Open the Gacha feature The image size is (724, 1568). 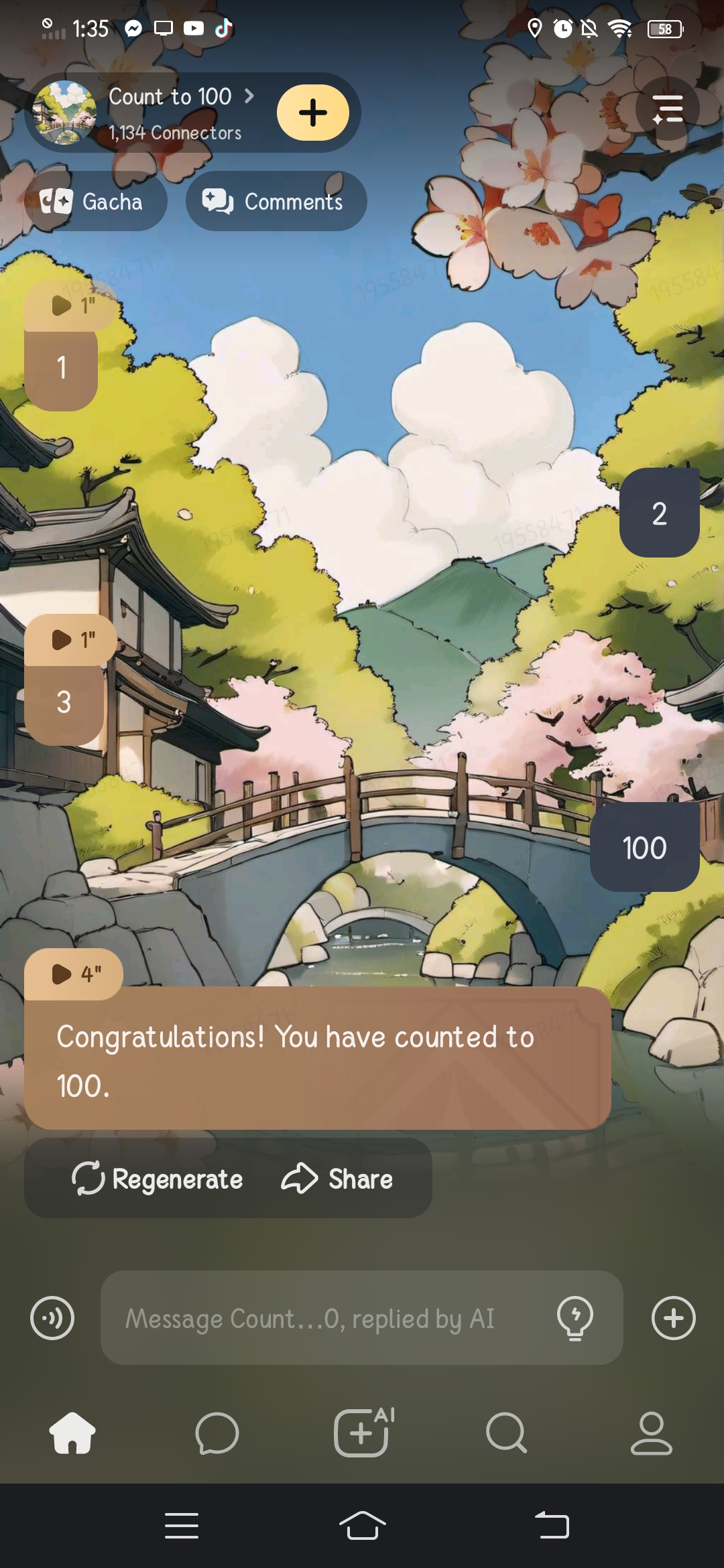point(95,201)
